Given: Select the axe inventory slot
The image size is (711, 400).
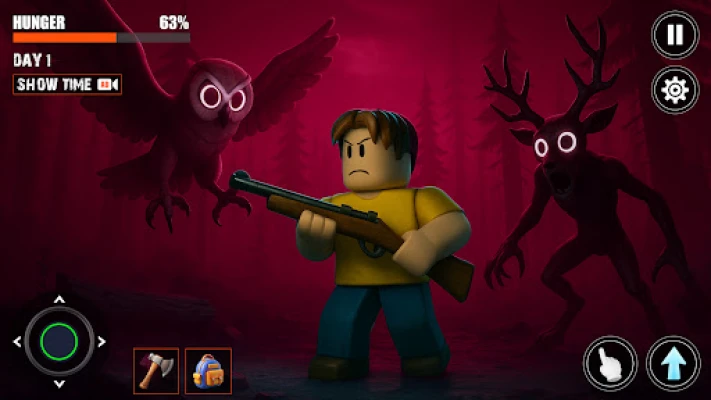Looking at the screenshot, I should (156, 370).
